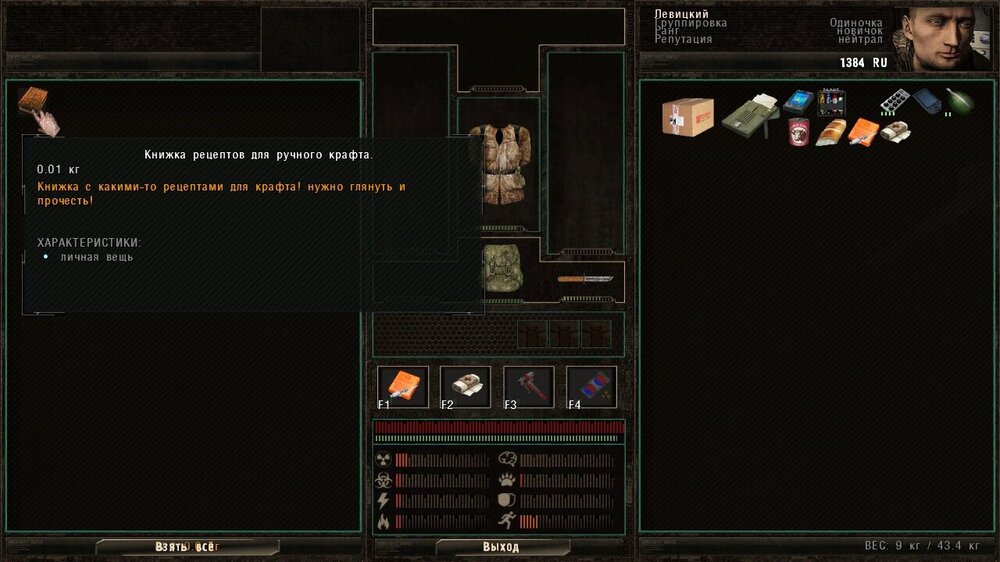Select the pill blister pack
The image size is (1000, 562).
894,101
